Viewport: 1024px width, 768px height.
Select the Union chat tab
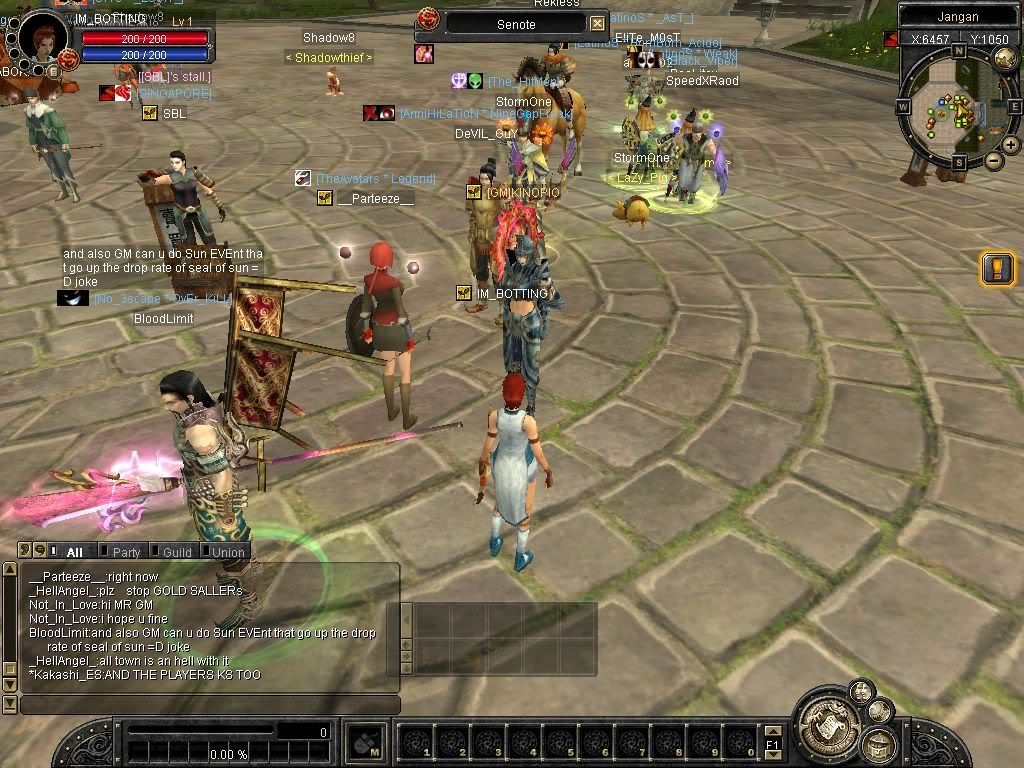[x=226, y=551]
